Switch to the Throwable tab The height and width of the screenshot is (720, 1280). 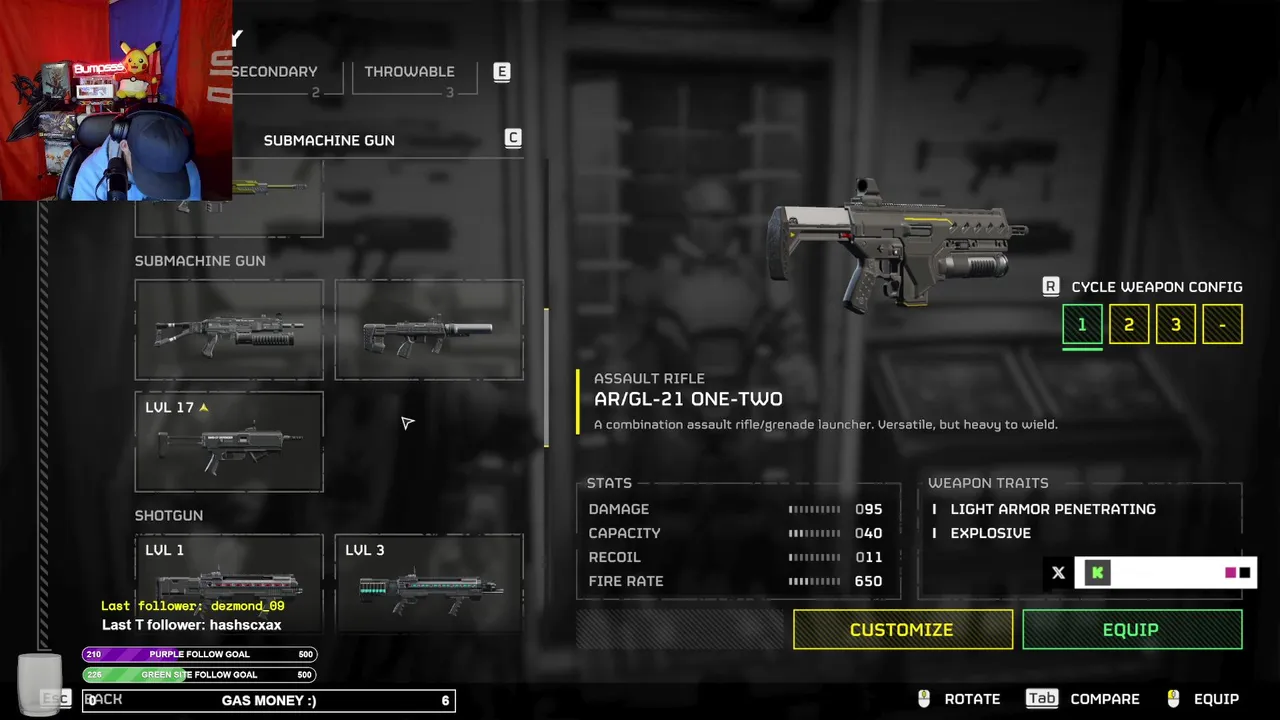tap(409, 72)
